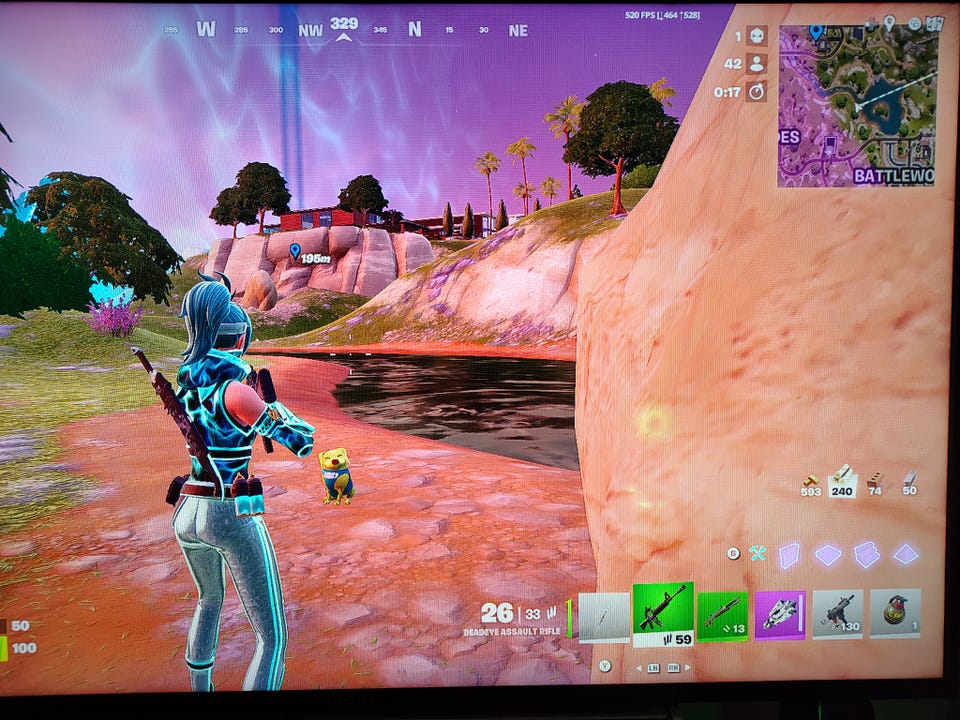Viewport: 960px width, 720px height.
Task: Select the Deadeye Assault Rifle slot
Action: coord(662,612)
